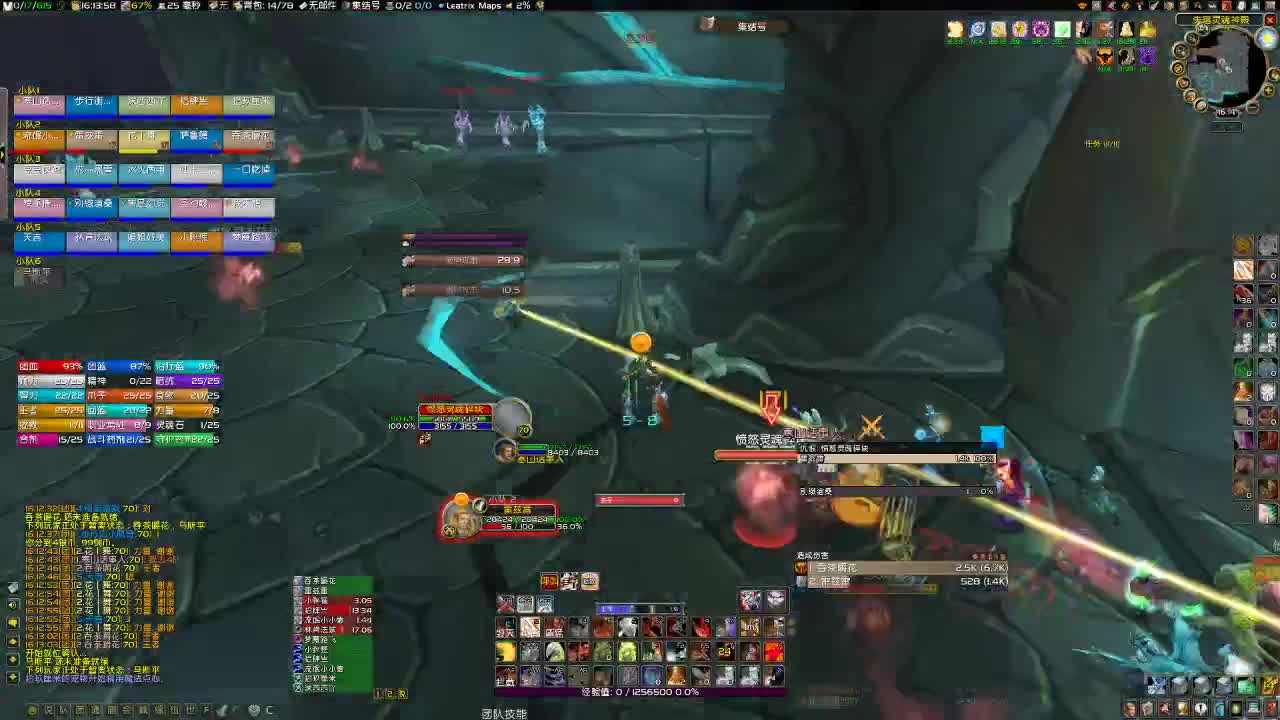Click the 经验值 experience bar at the bottom

click(640, 691)
